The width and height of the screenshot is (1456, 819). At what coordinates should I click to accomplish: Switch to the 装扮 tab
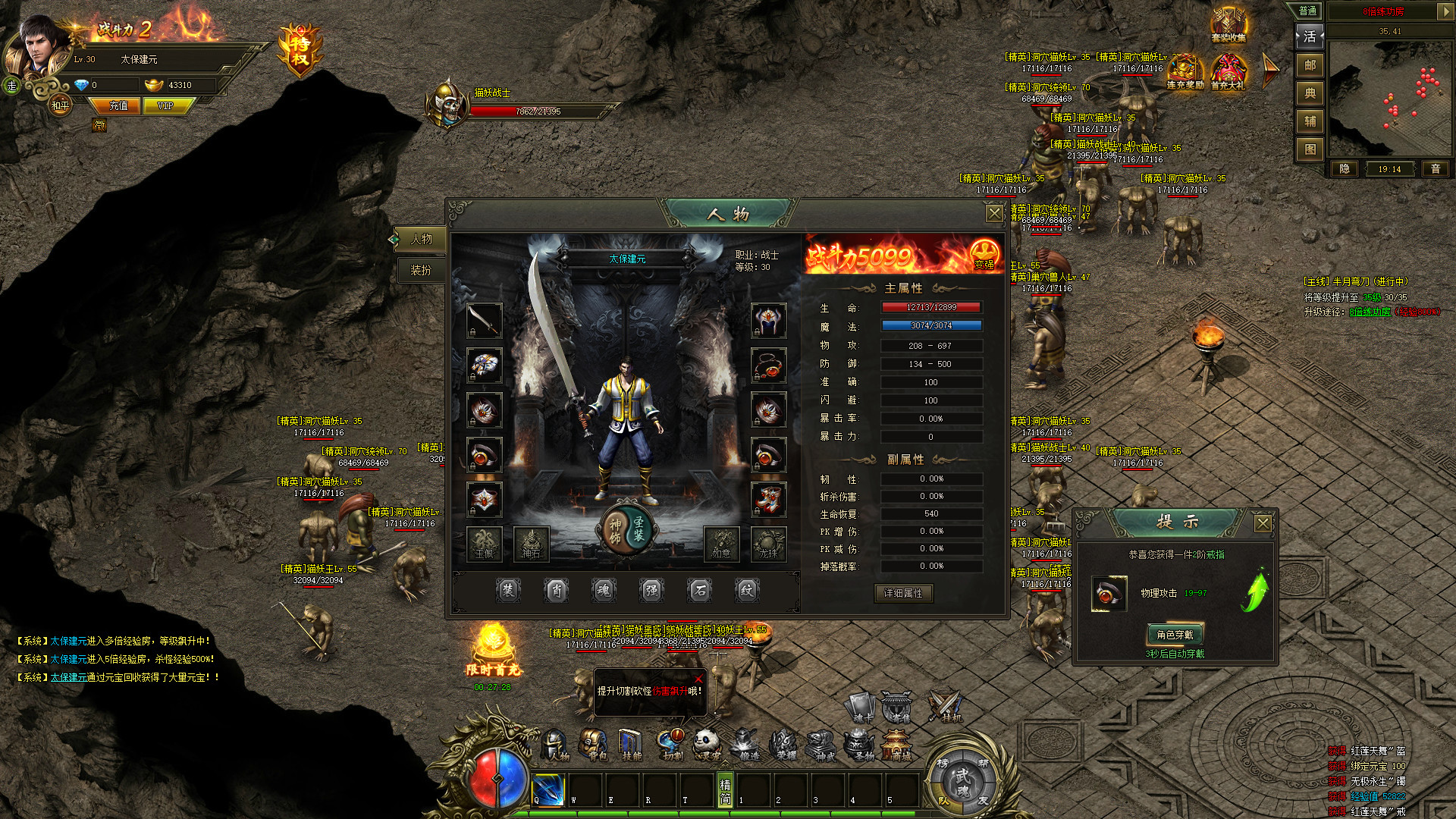(422, 269)
